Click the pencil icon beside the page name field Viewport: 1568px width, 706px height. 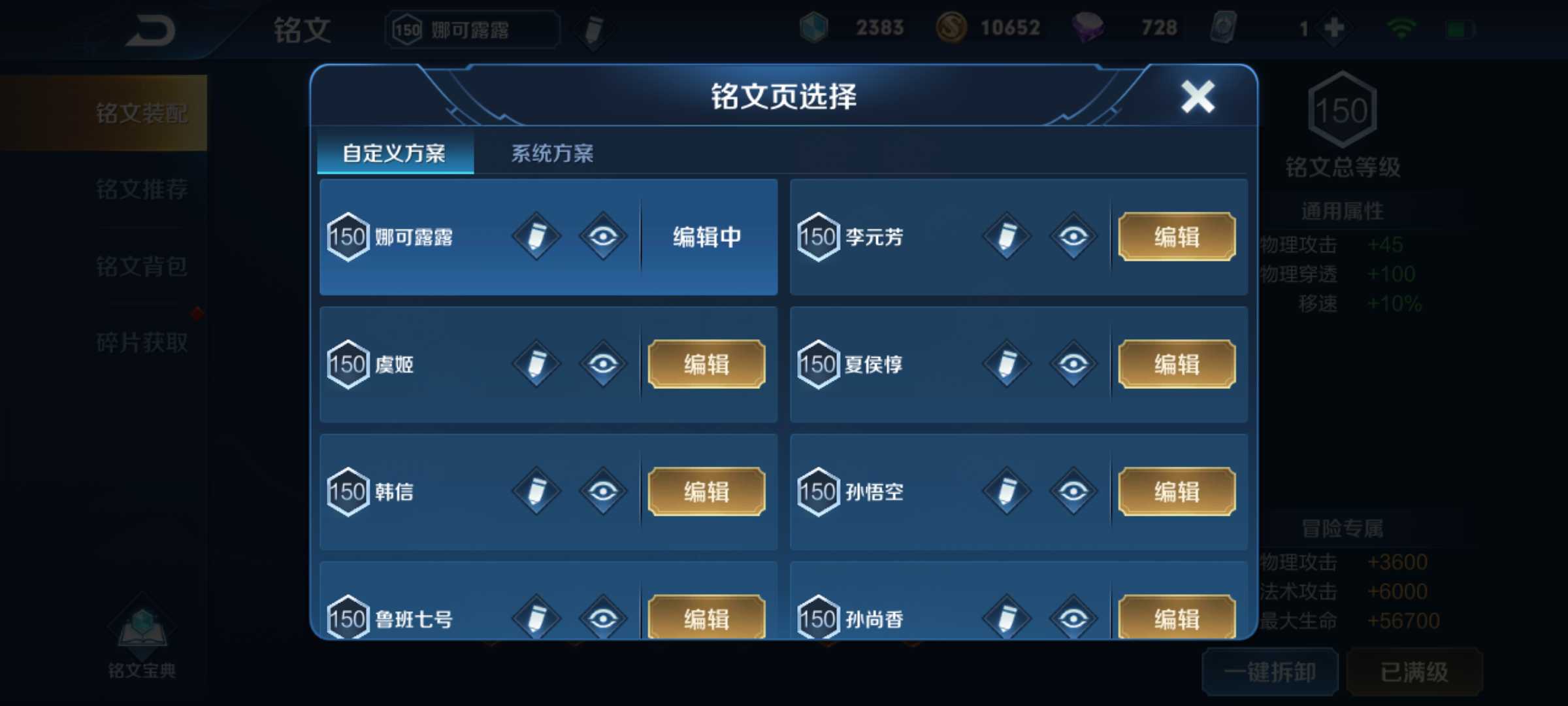[x=591, y=29]
